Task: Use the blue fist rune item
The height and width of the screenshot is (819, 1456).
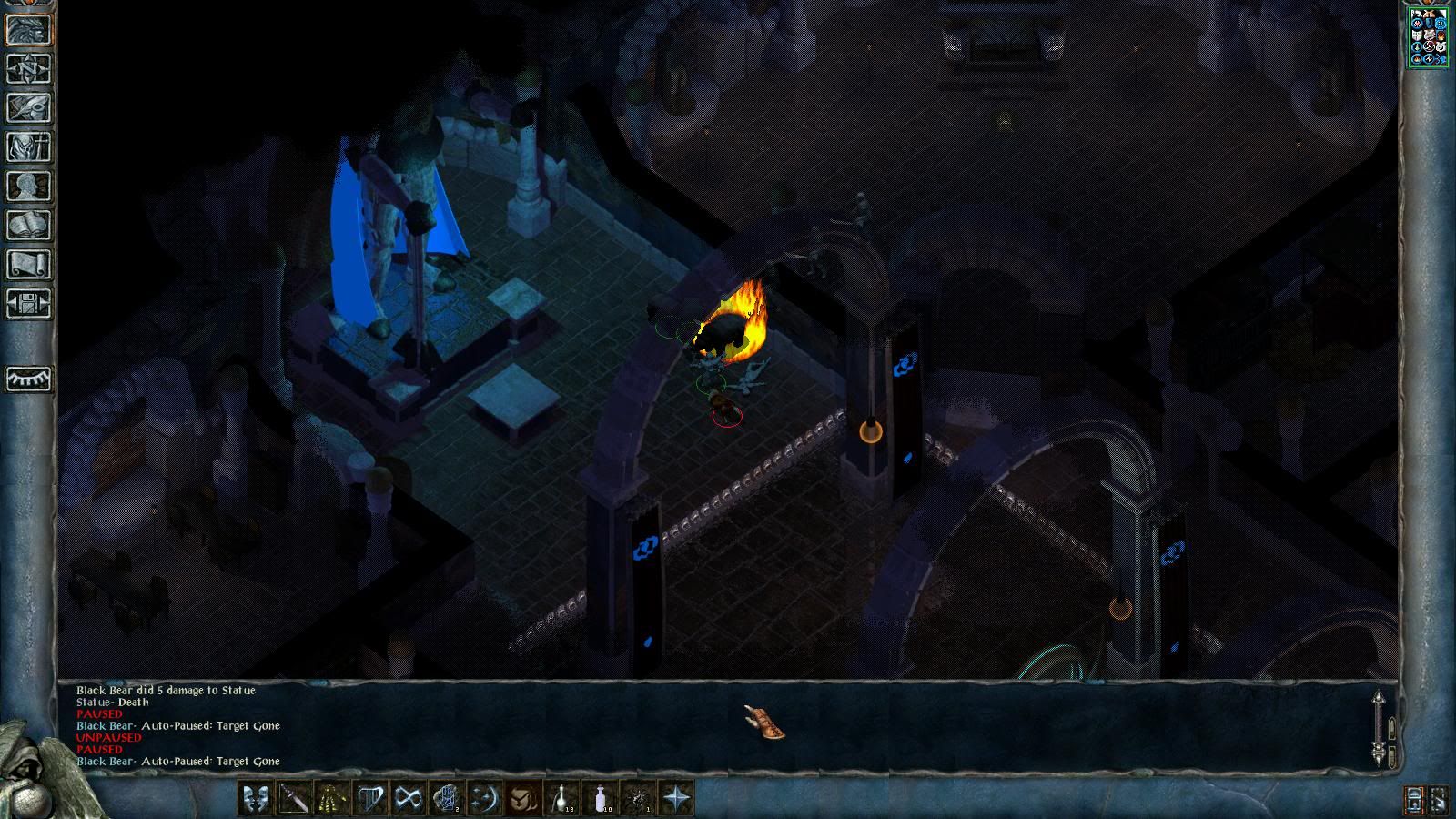Action: [447, 799]
